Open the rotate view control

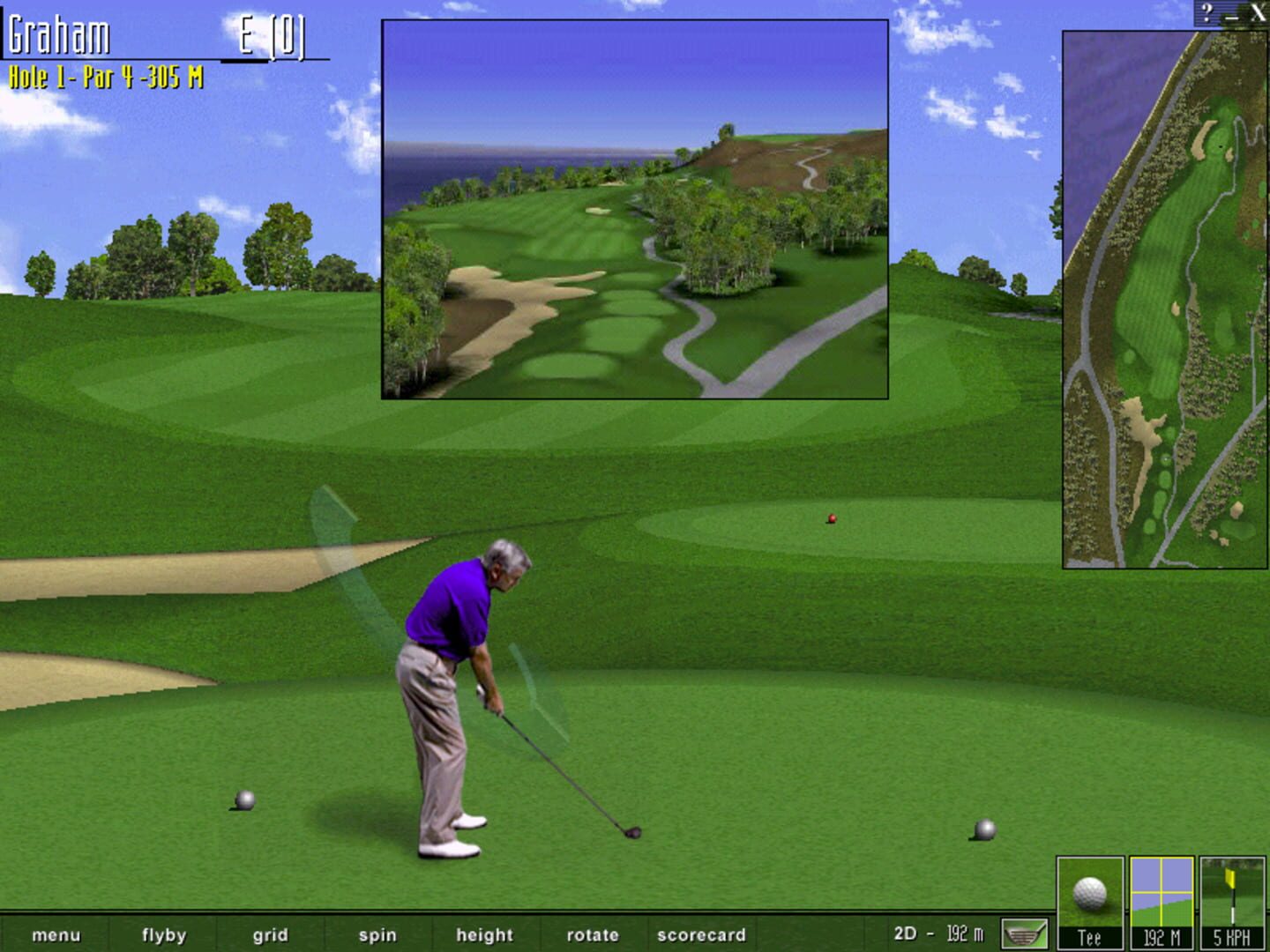pyautogui.click(x=593, y=934)
